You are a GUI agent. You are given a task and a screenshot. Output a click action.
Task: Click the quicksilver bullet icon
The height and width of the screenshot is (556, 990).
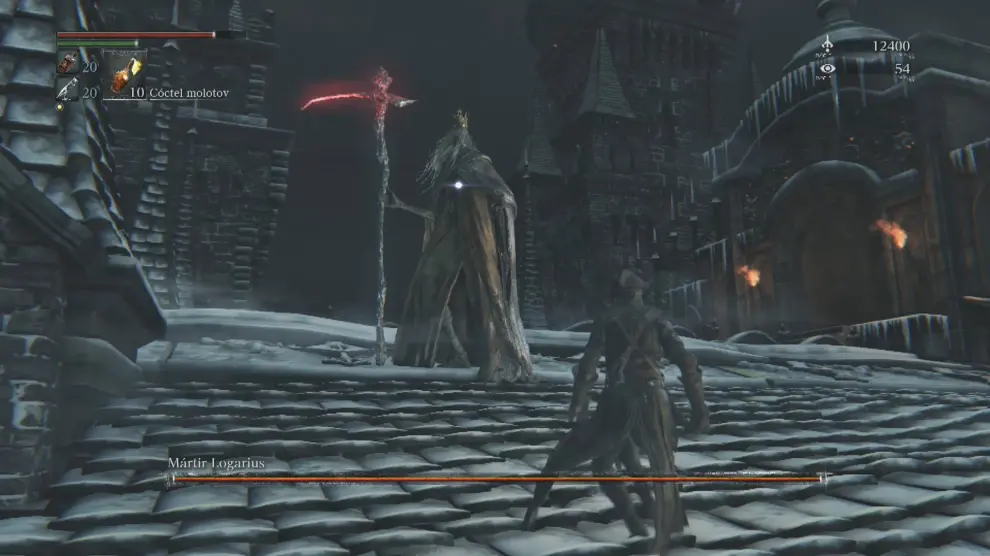tap(67, 91)
